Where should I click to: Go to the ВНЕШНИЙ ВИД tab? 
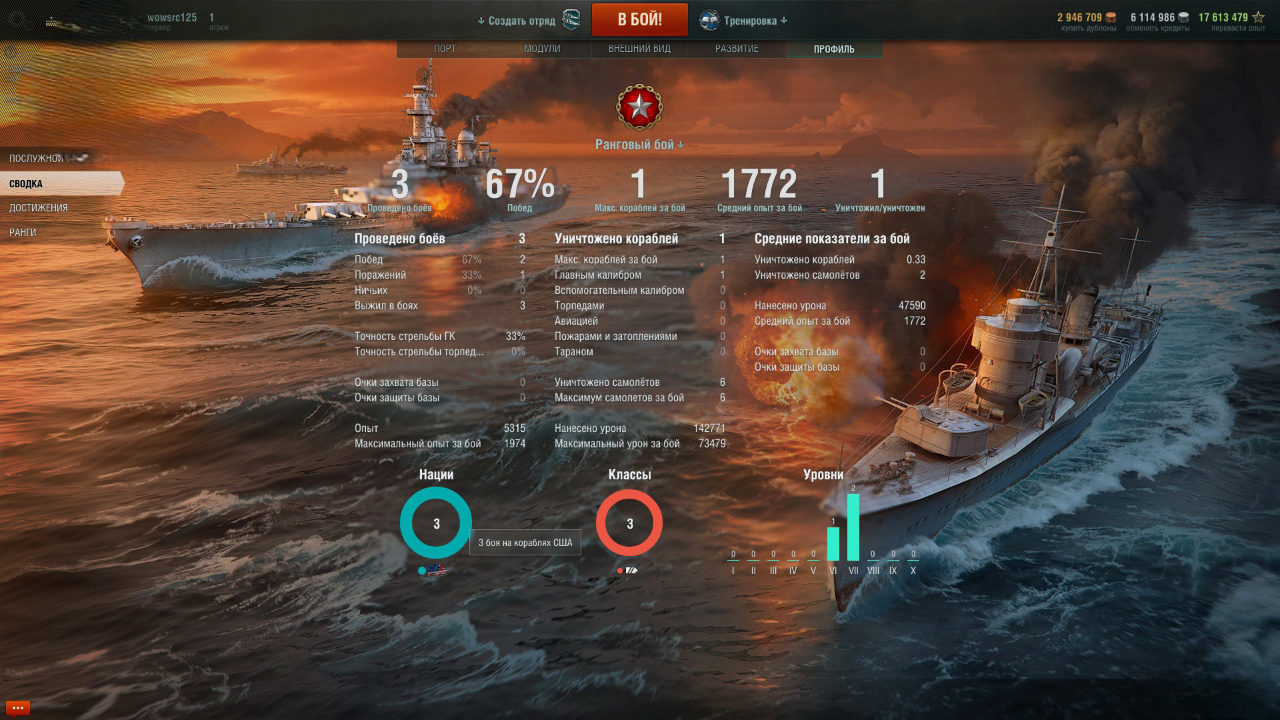(639, 49)
